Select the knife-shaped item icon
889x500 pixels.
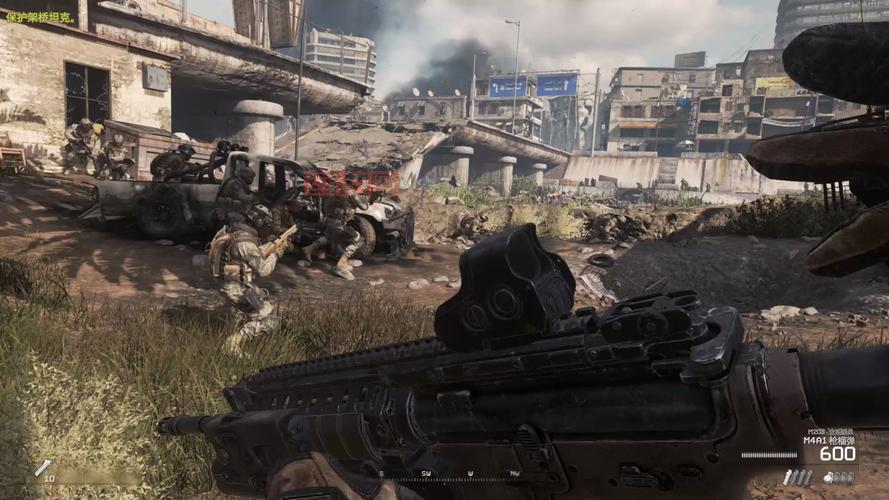point(43,467)
